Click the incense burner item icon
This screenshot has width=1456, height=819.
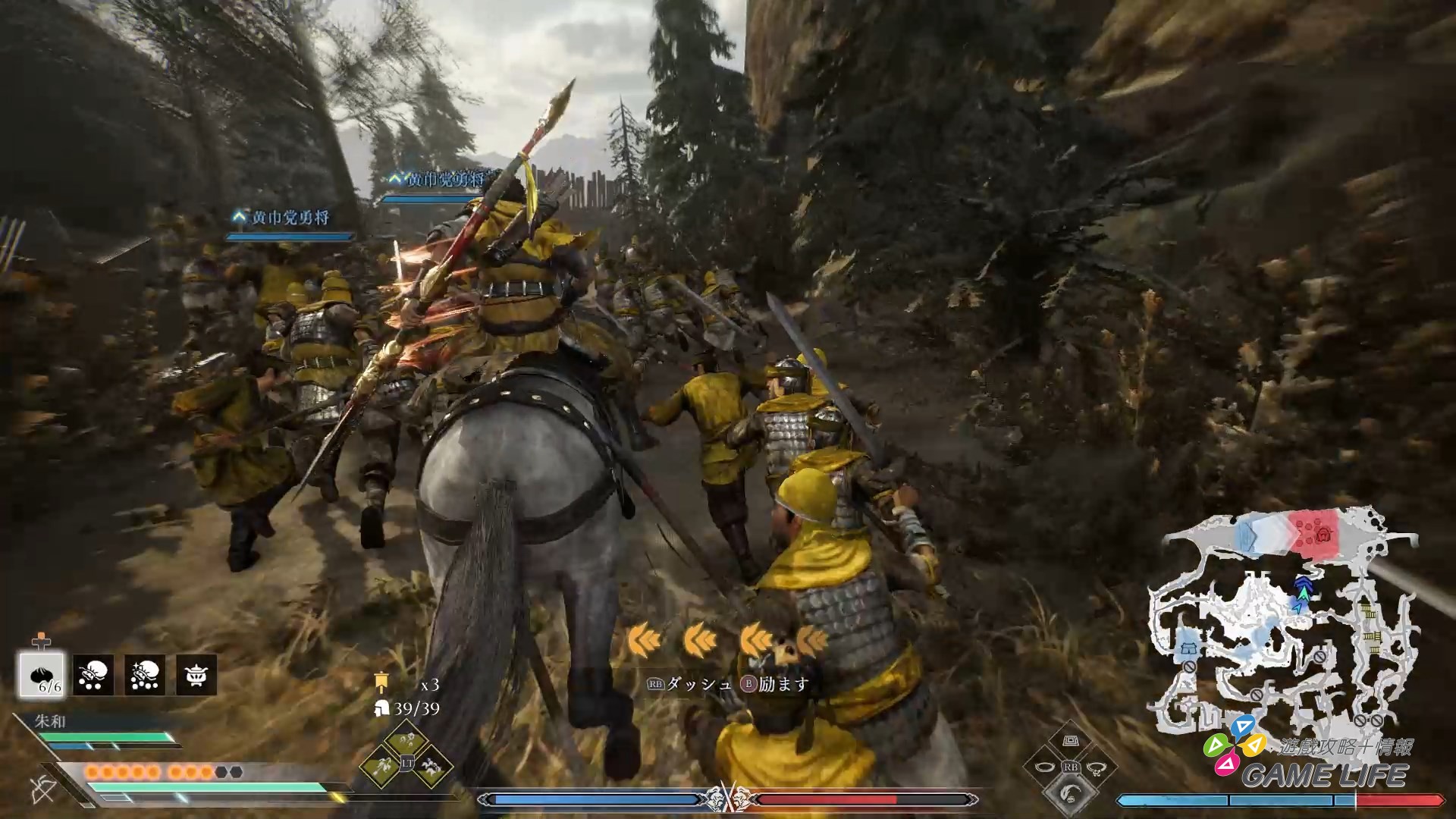point(196,673)
